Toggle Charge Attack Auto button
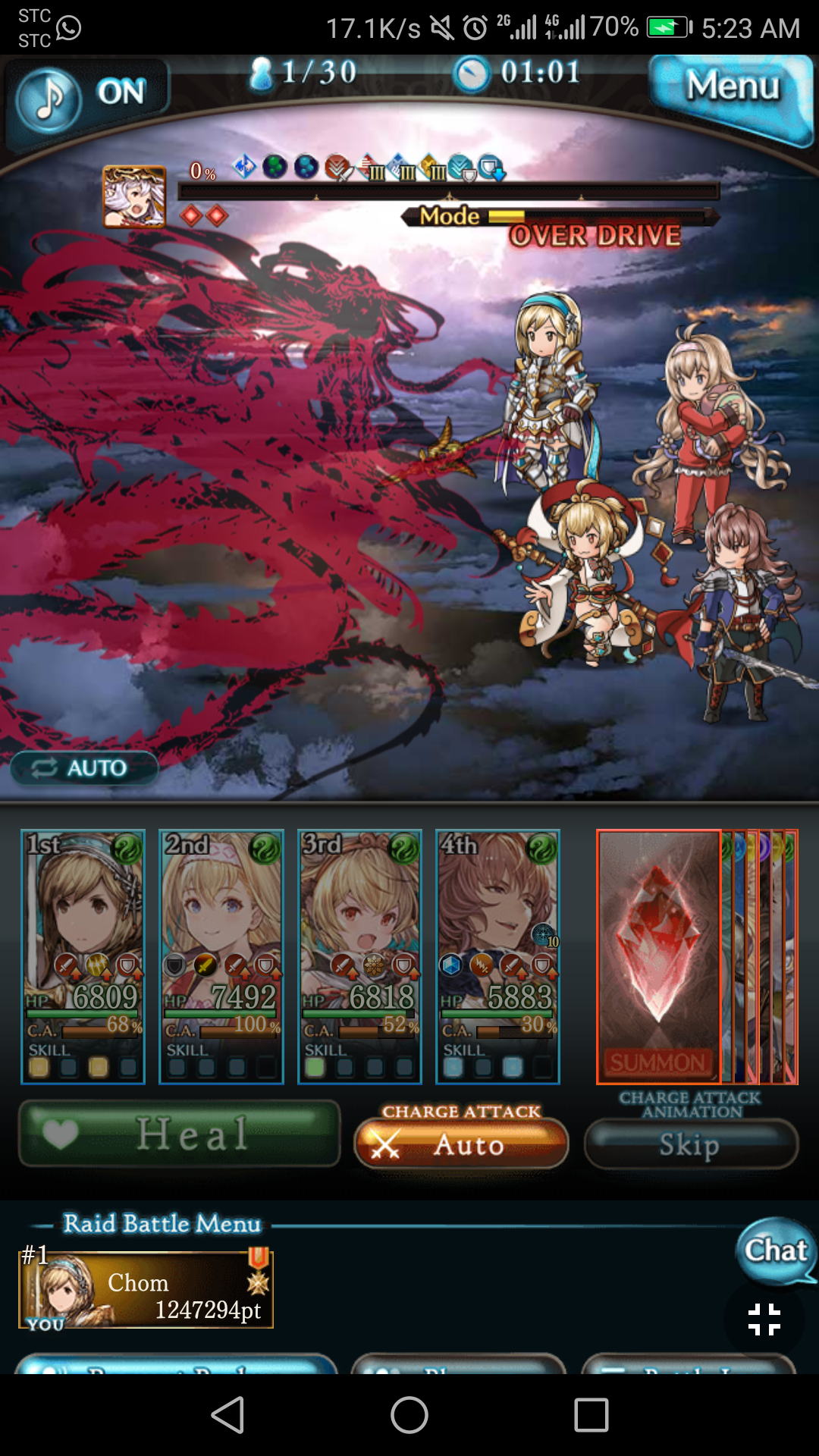Screen dimensions: 819x1456 tap(461, 1144)
